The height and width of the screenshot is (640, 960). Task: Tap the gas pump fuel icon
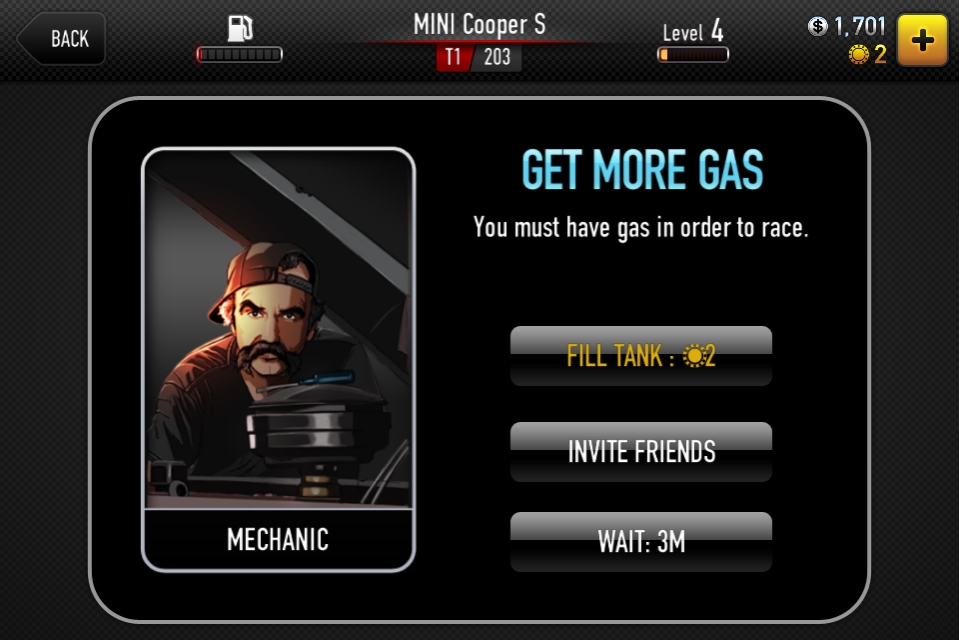coord(240,26)
